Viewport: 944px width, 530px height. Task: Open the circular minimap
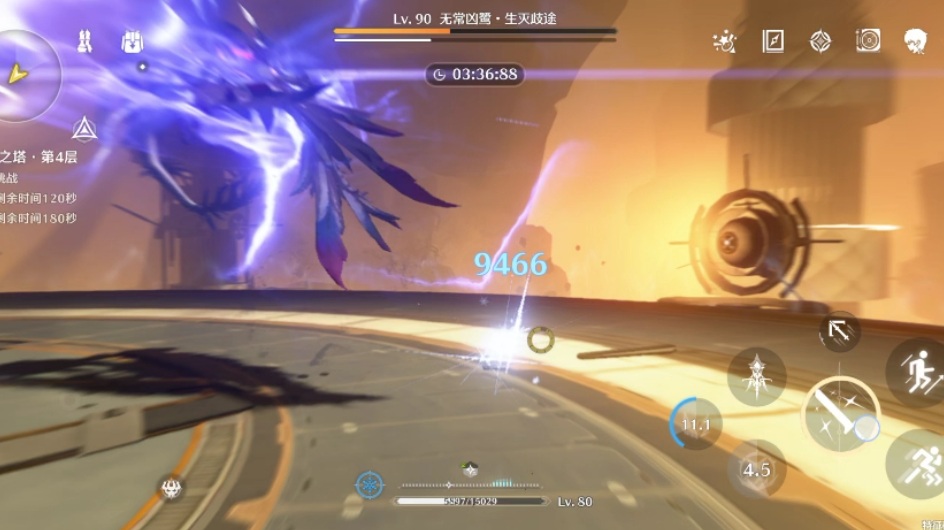point(22,74)
